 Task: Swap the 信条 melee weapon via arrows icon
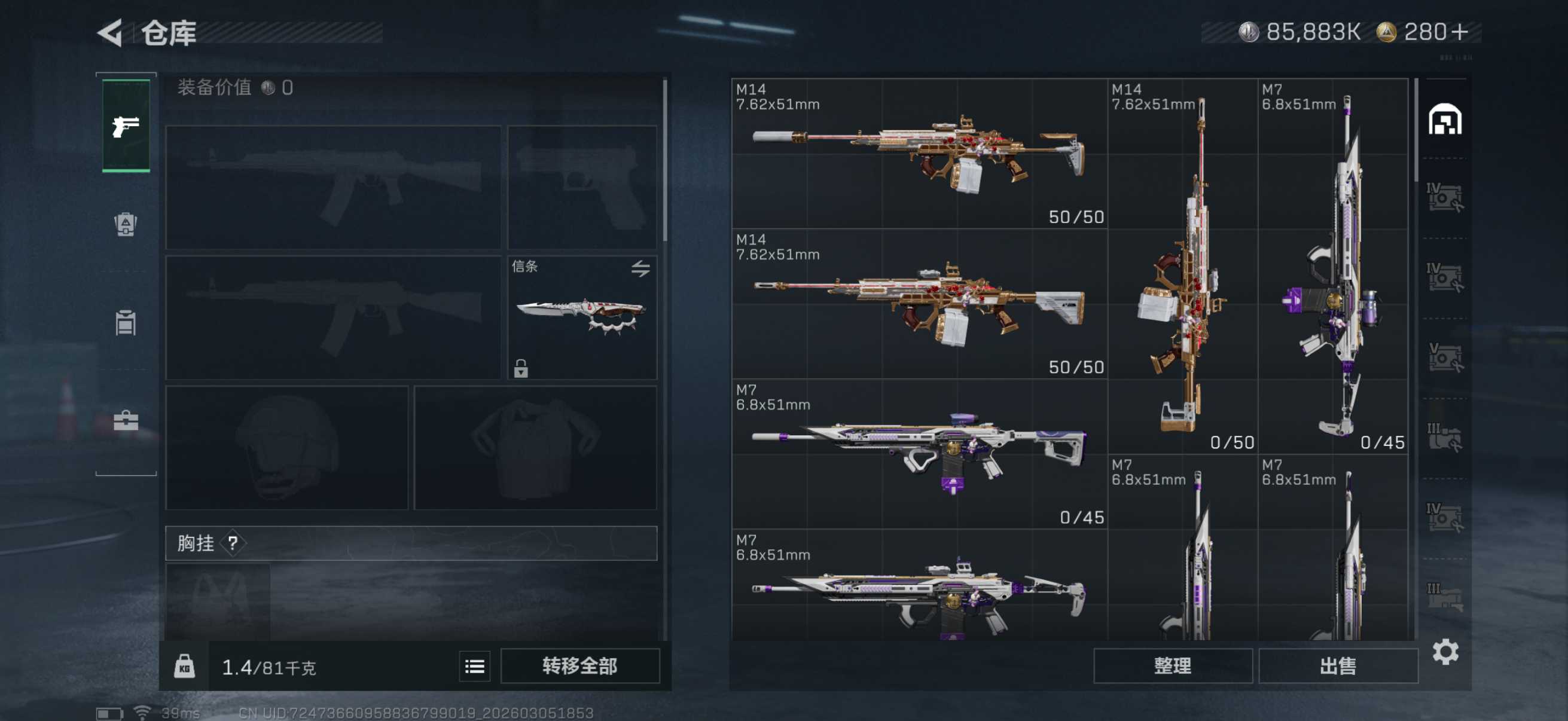click(x=640, y=268)
